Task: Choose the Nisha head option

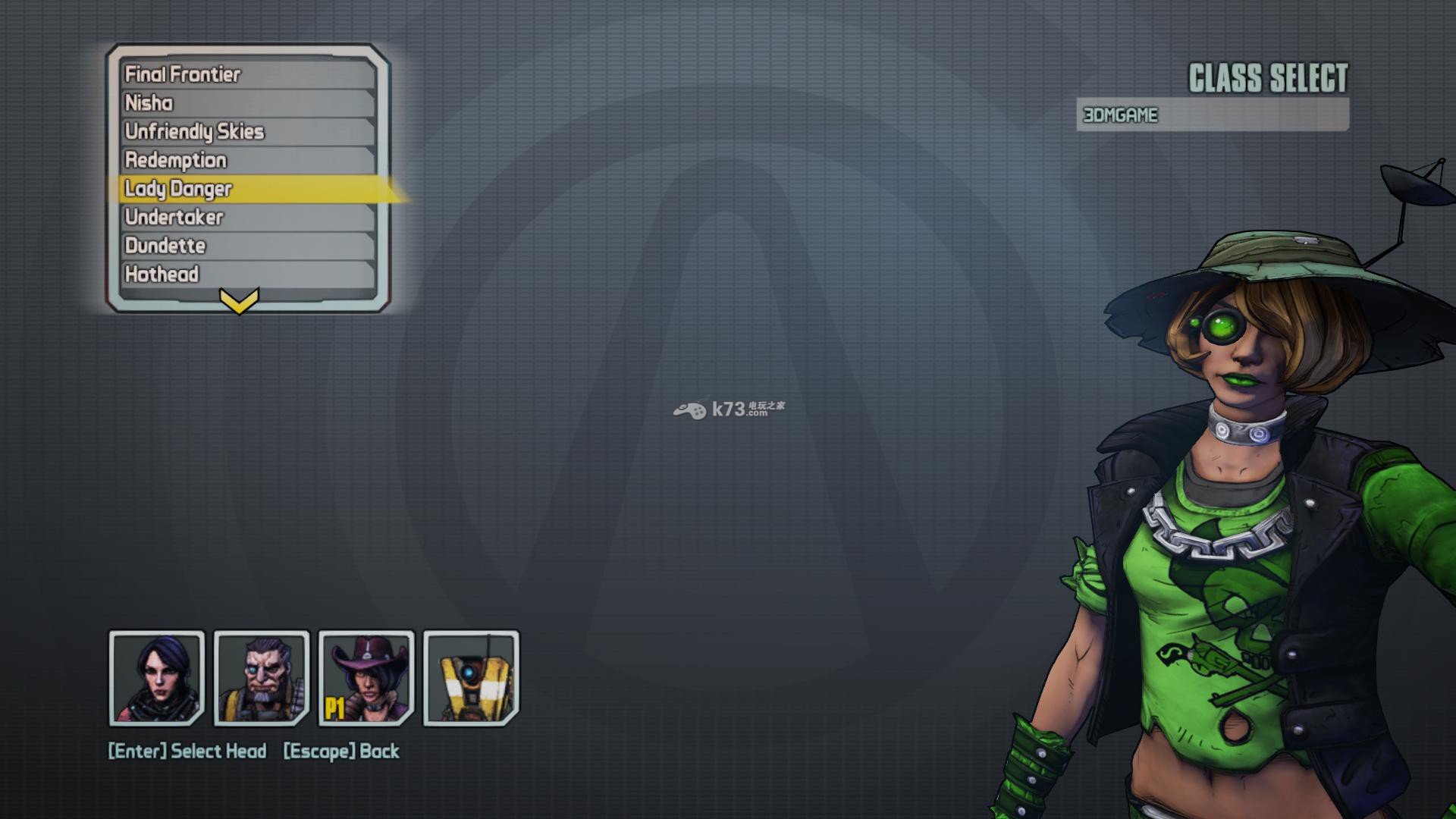Action: point(247,103)
